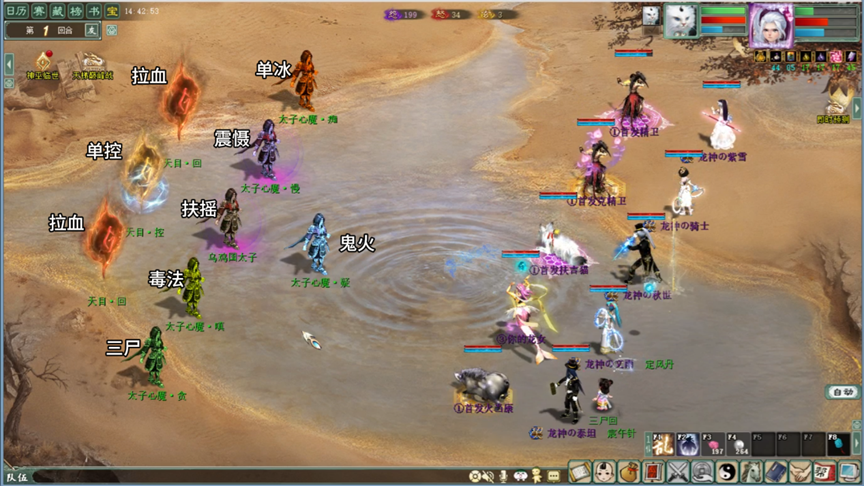864x486 pixels.
Task: Collapse the left-side event panel arrow
Action: [9, 64]
